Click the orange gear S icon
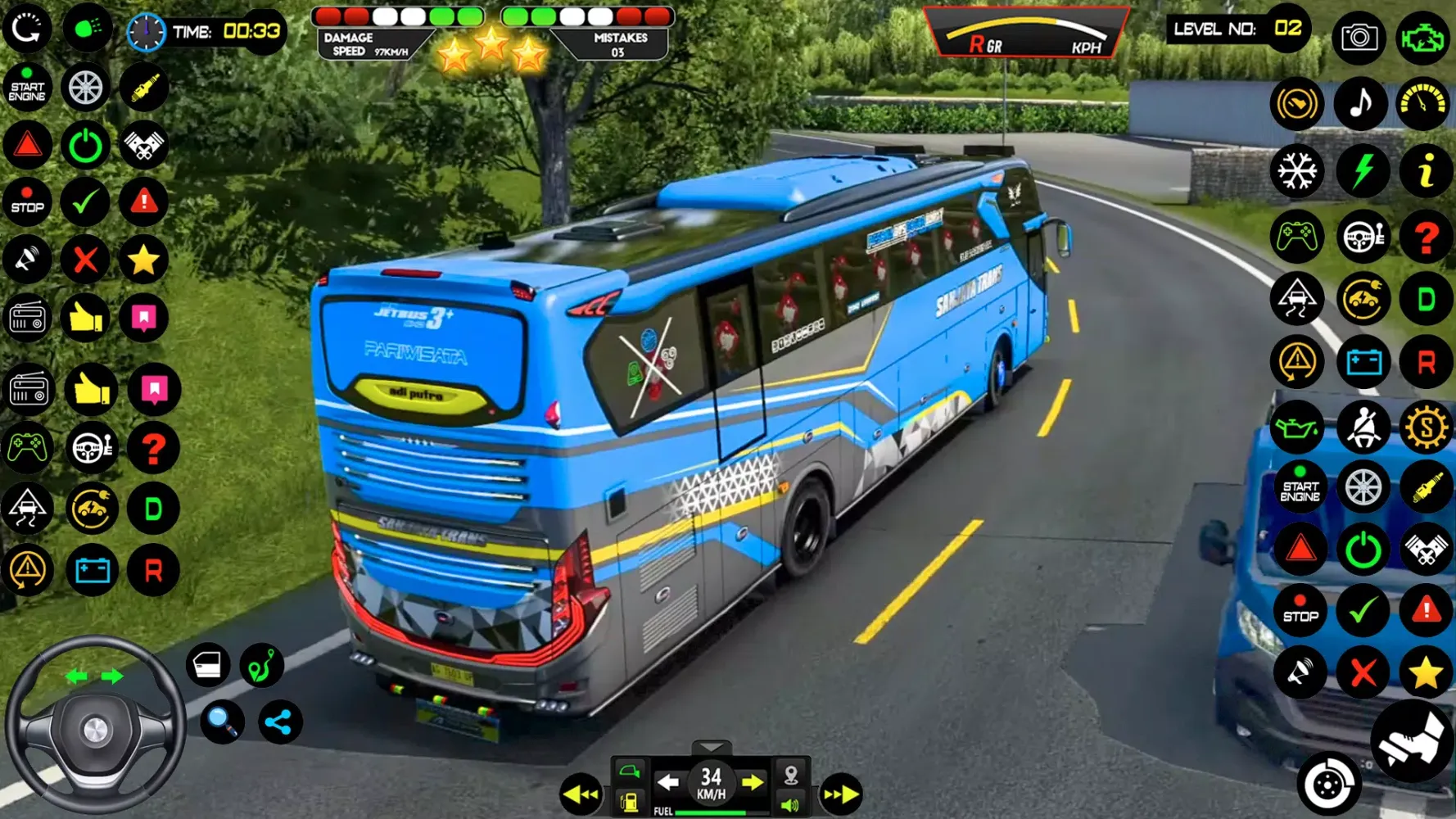The image size is (1456, 819). tap(1425, 427)
